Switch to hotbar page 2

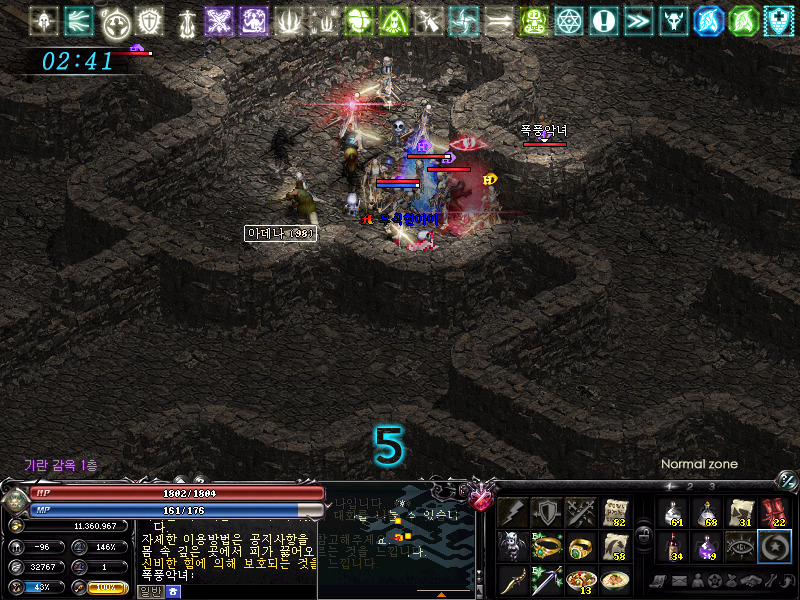pyautogui.click(x=688, y=486)
